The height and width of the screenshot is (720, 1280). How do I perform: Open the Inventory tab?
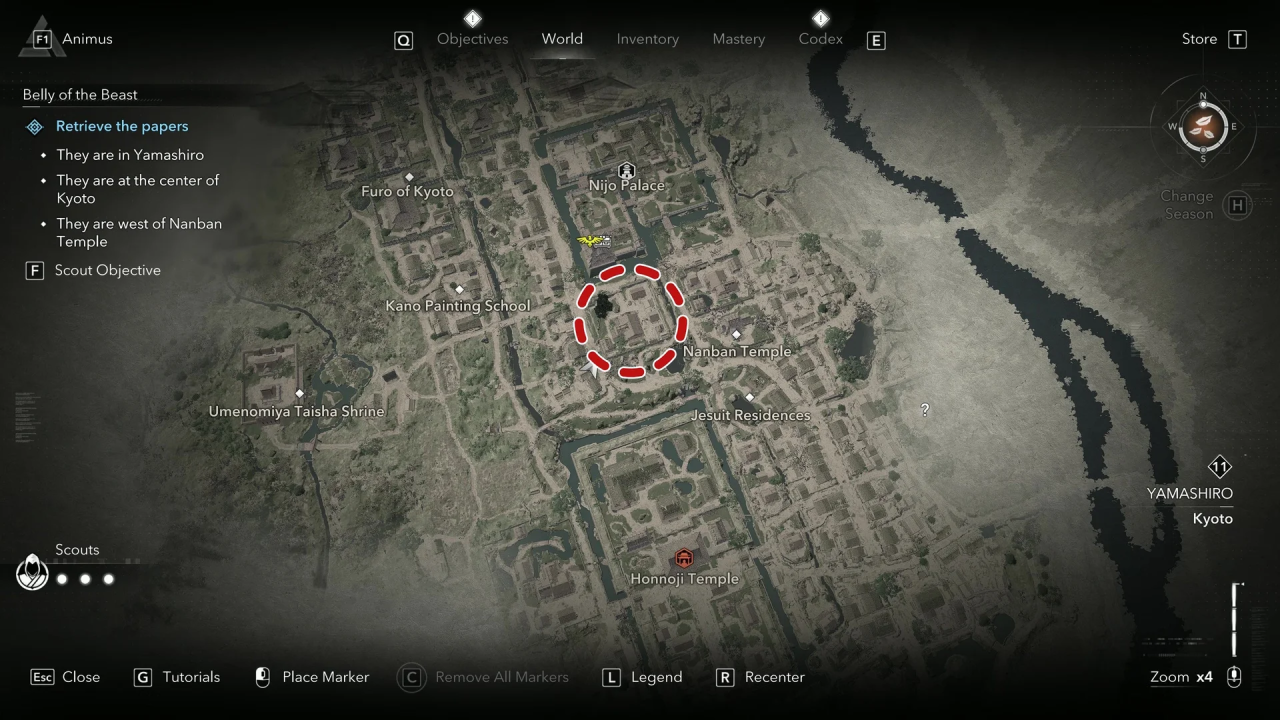point(647,39)
